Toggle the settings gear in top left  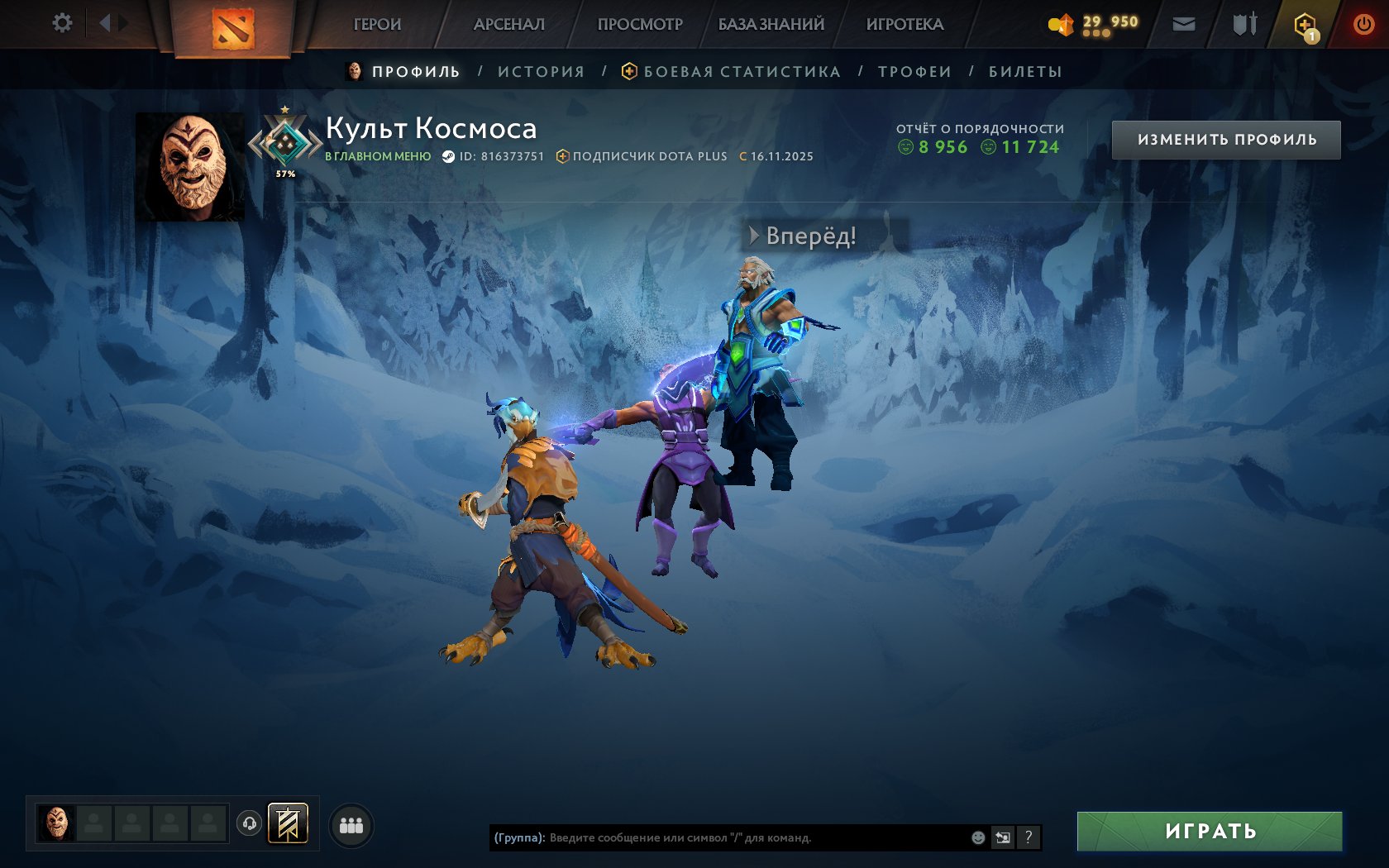pos(60,23)
